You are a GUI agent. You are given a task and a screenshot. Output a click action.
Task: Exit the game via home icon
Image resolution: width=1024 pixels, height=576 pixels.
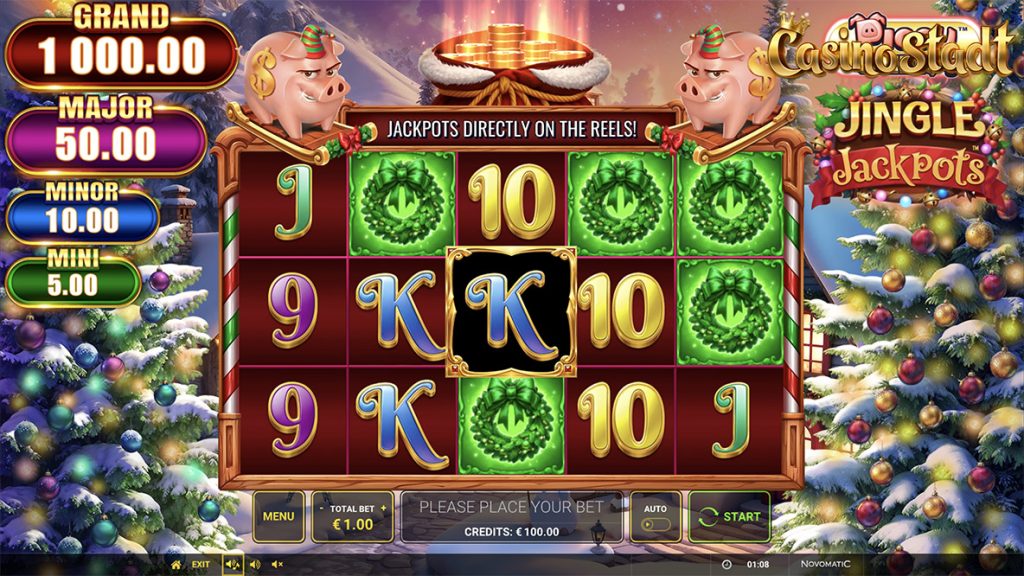pos(177,564)
